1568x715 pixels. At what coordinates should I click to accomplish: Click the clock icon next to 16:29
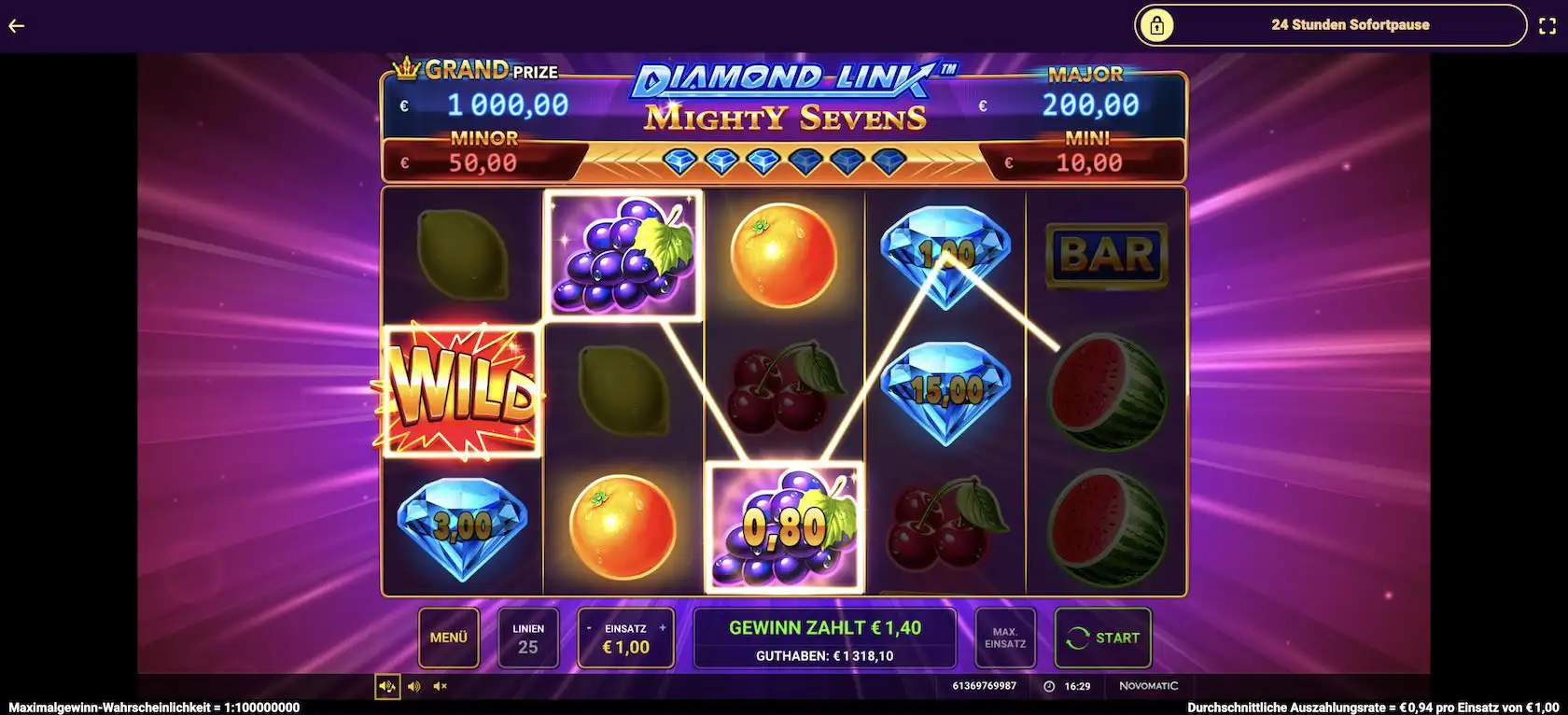click(1047, 686)
